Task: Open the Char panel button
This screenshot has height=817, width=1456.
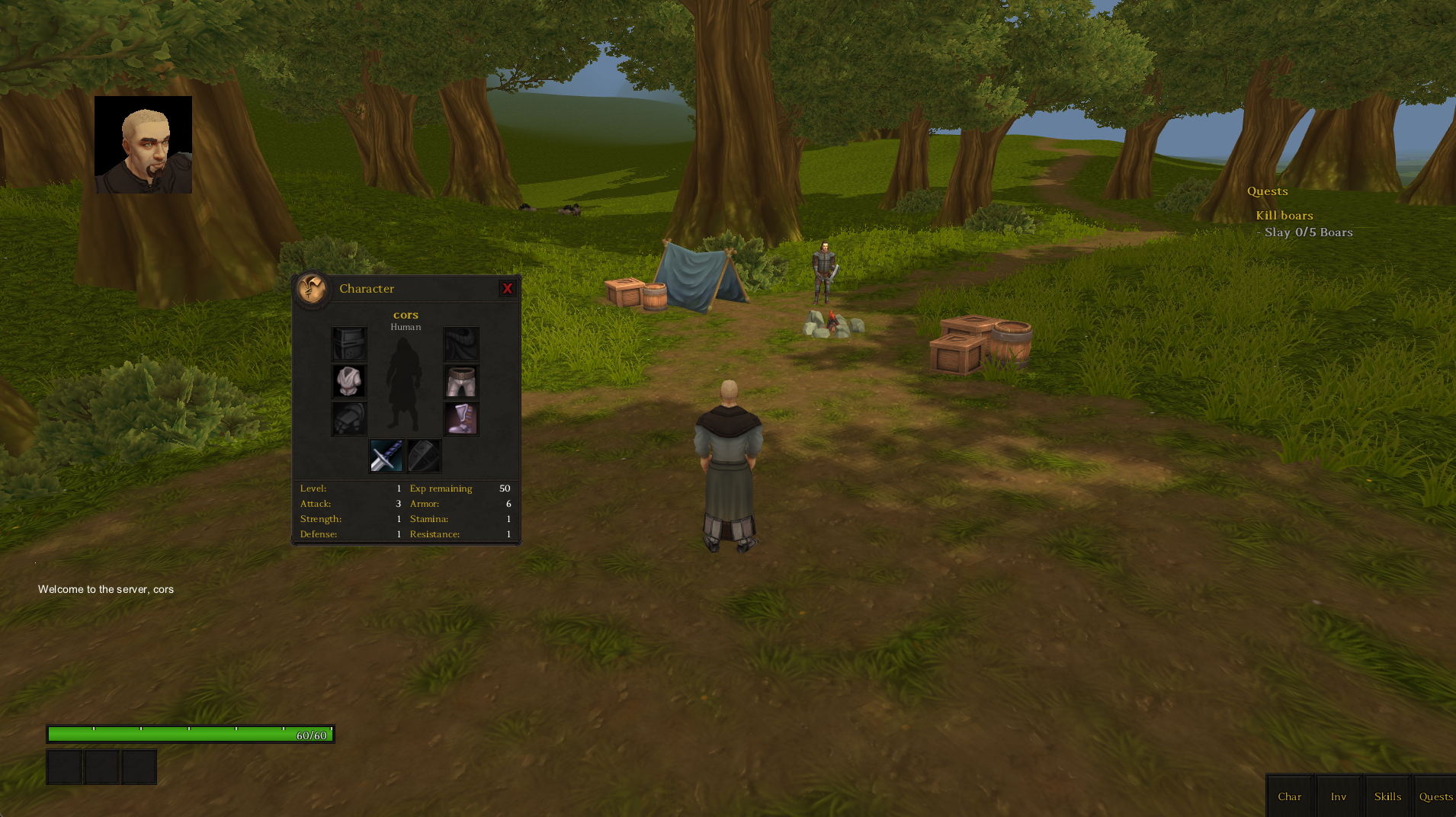Action: (x=1290, y=796)
